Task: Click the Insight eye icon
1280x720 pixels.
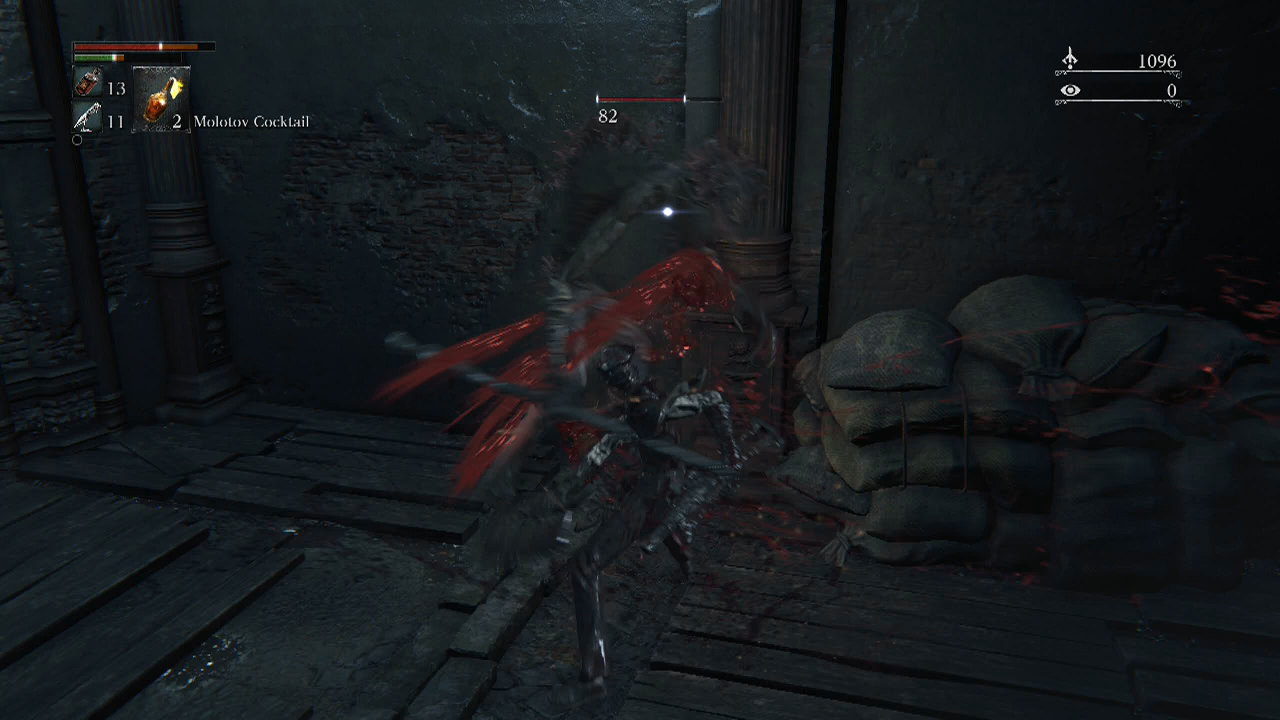Action: coord(1070,91)
